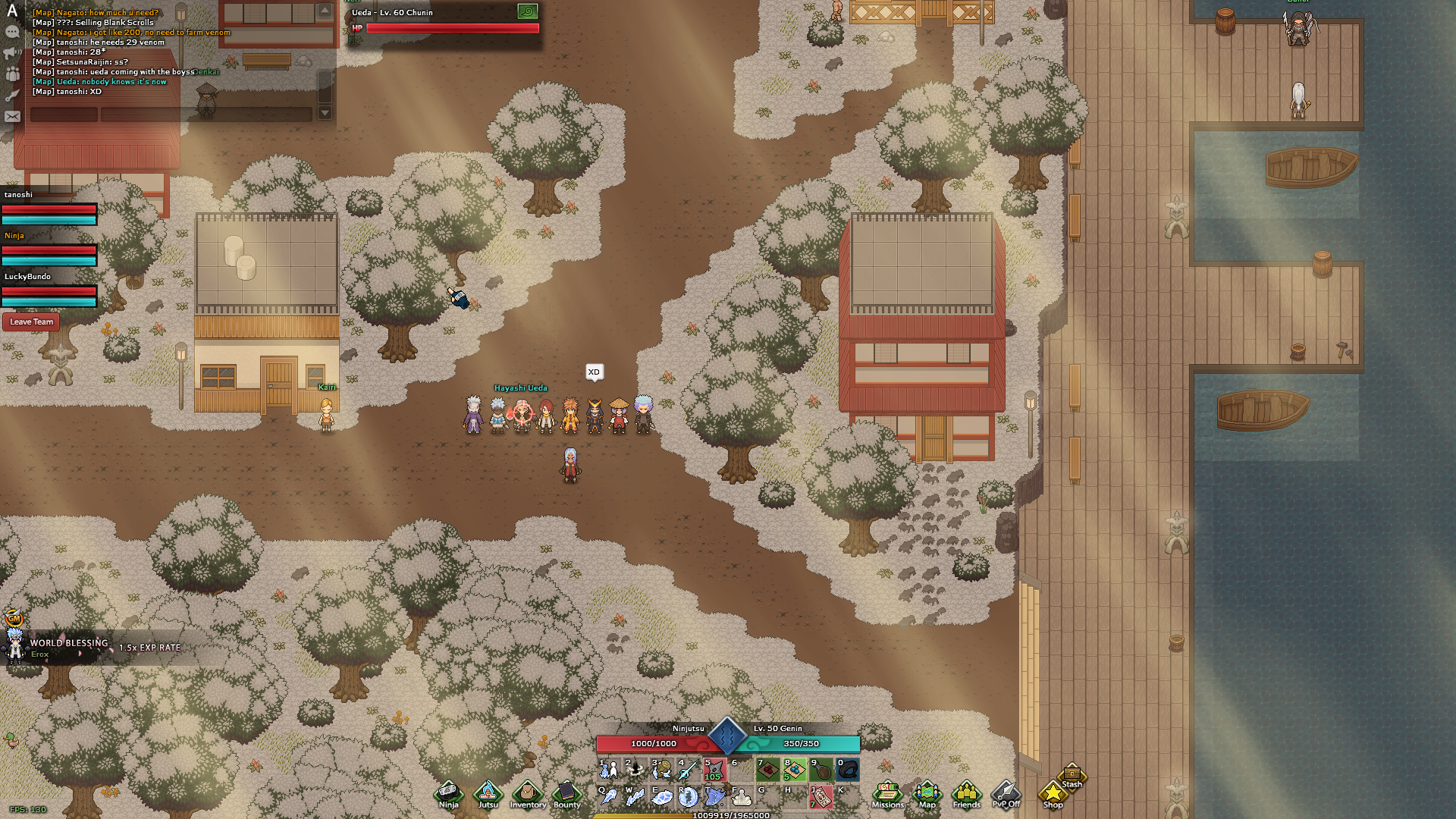The height and width of the screenshot is (819, 1456).
Task: Select the megaphone chat channel icon
Action: (12, 53)
